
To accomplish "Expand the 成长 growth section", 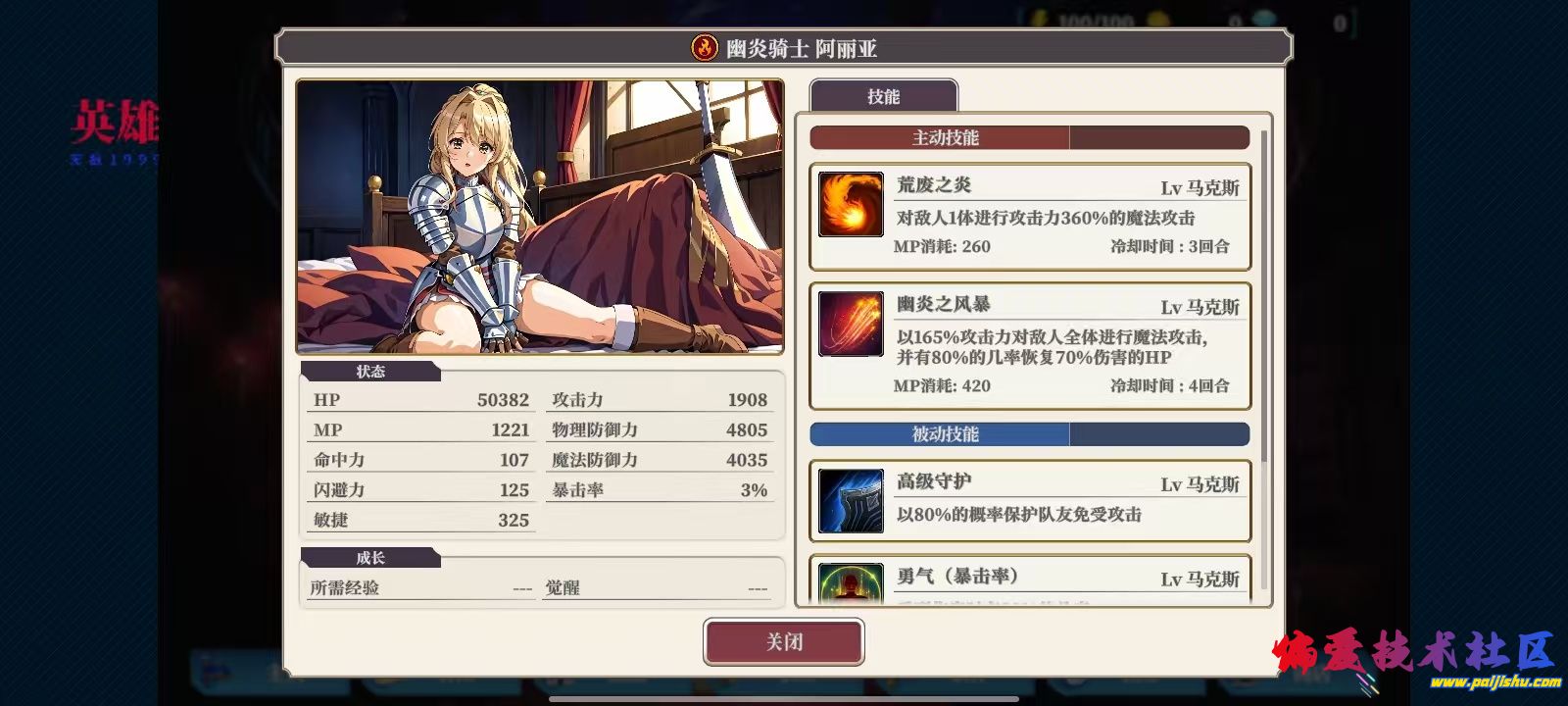I will pyautogui.click(x=370, y=557).
